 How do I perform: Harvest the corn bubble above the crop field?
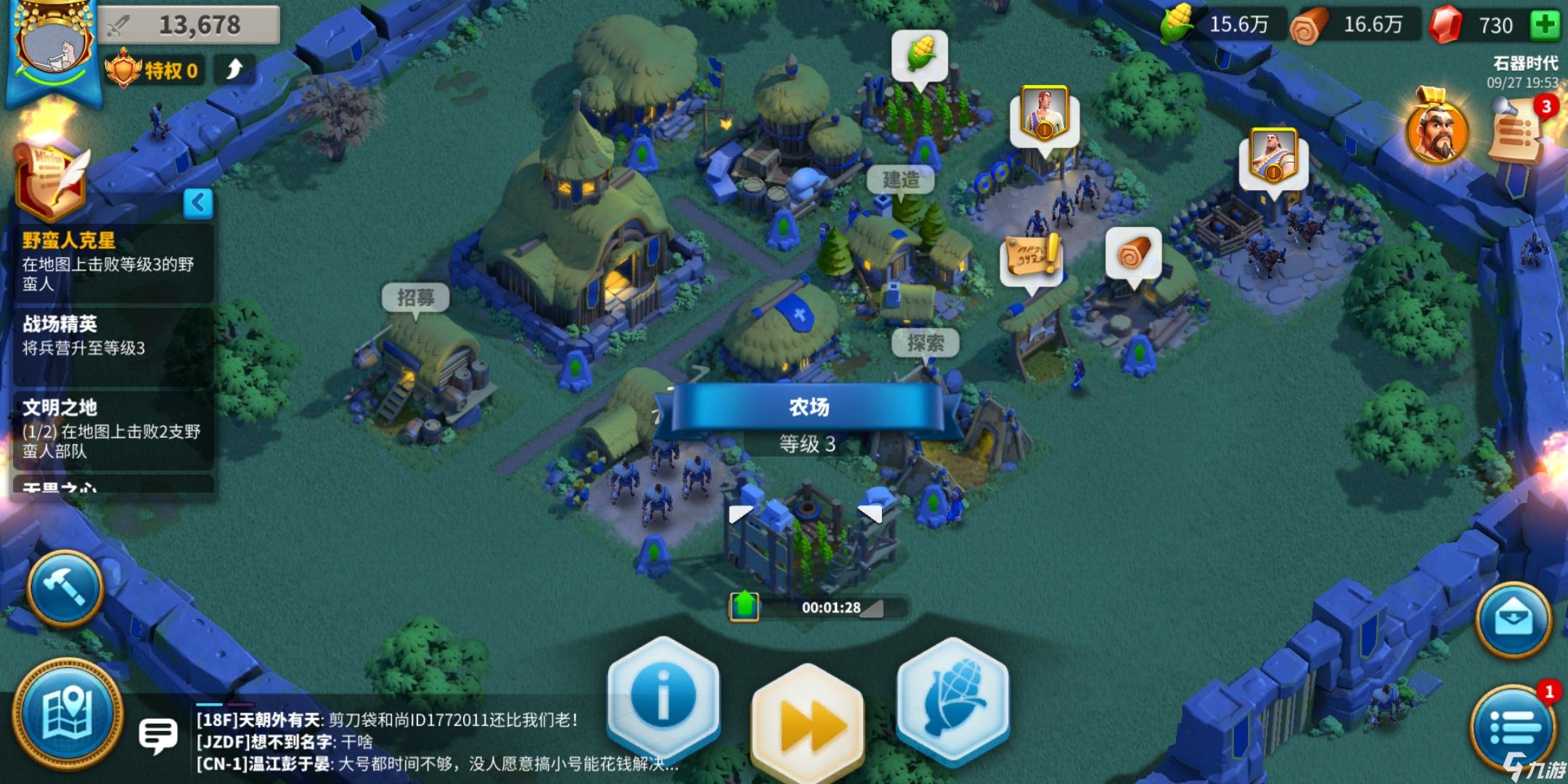click(x=920, y=52)
